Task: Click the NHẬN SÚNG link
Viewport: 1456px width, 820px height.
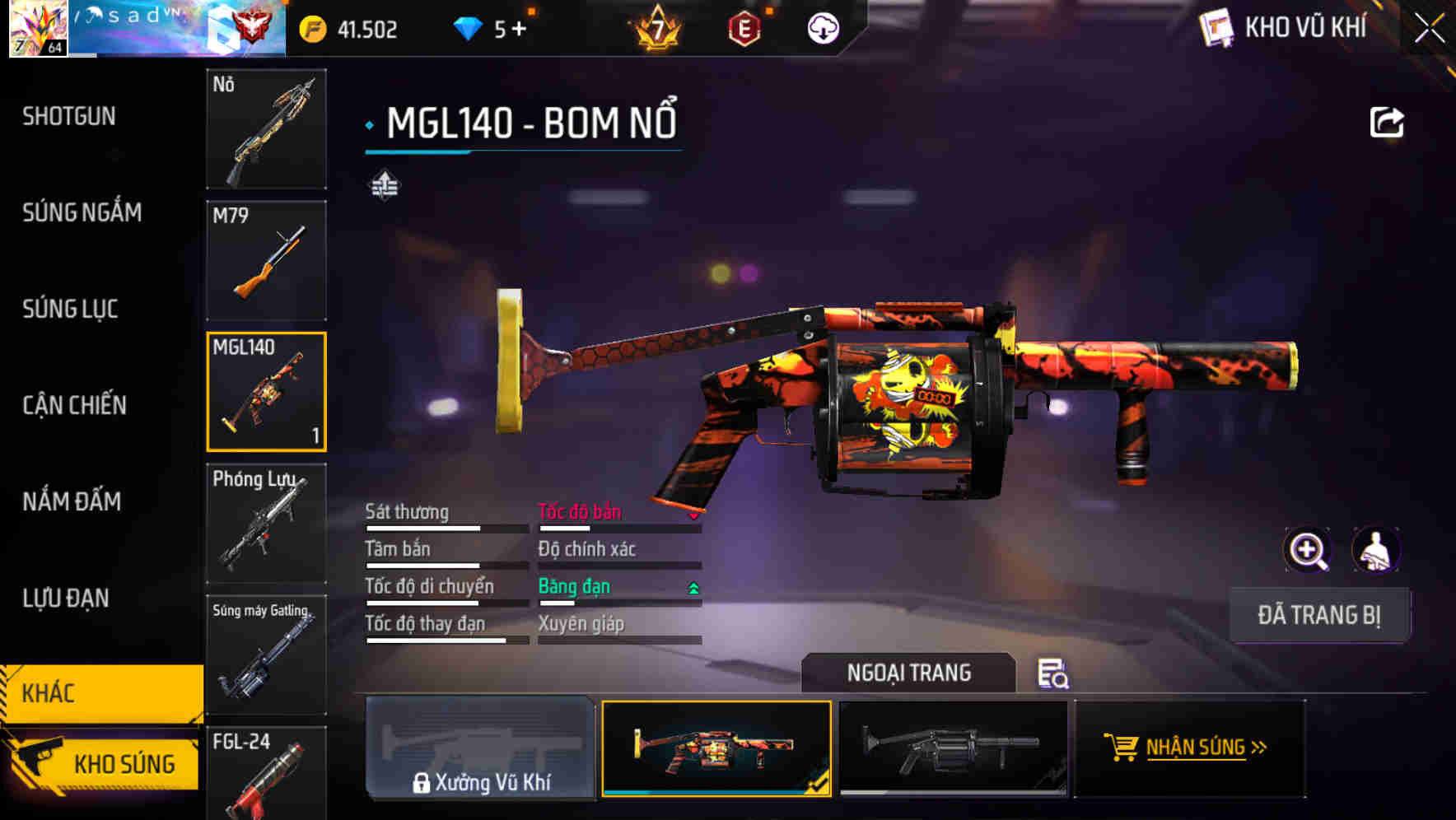Action: tap(1202, 749)
